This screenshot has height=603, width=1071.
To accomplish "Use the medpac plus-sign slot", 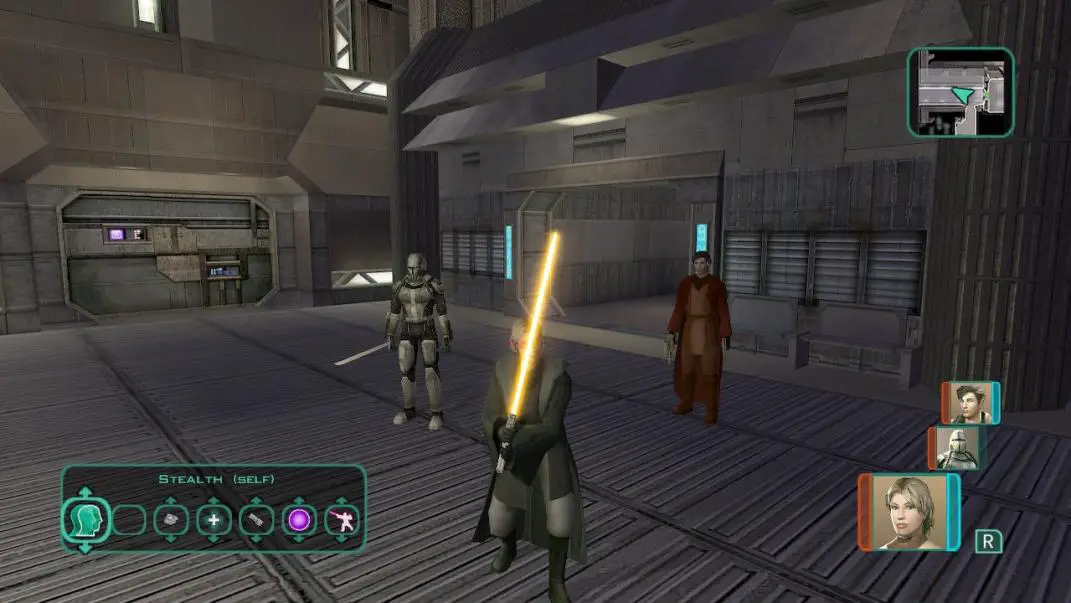I will 213,519.
